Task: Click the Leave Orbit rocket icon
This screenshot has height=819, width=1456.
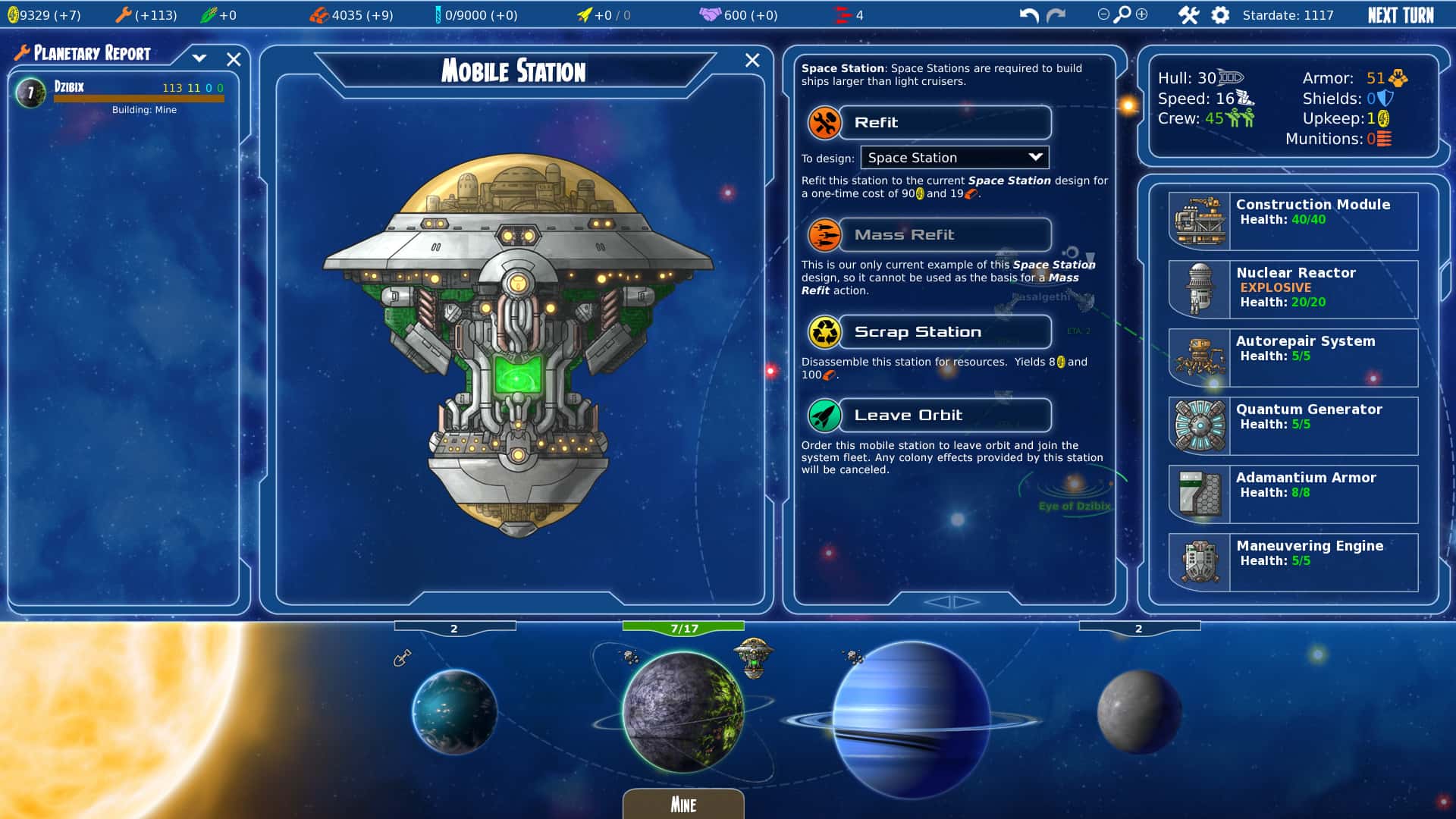Action: pos(824,415)
